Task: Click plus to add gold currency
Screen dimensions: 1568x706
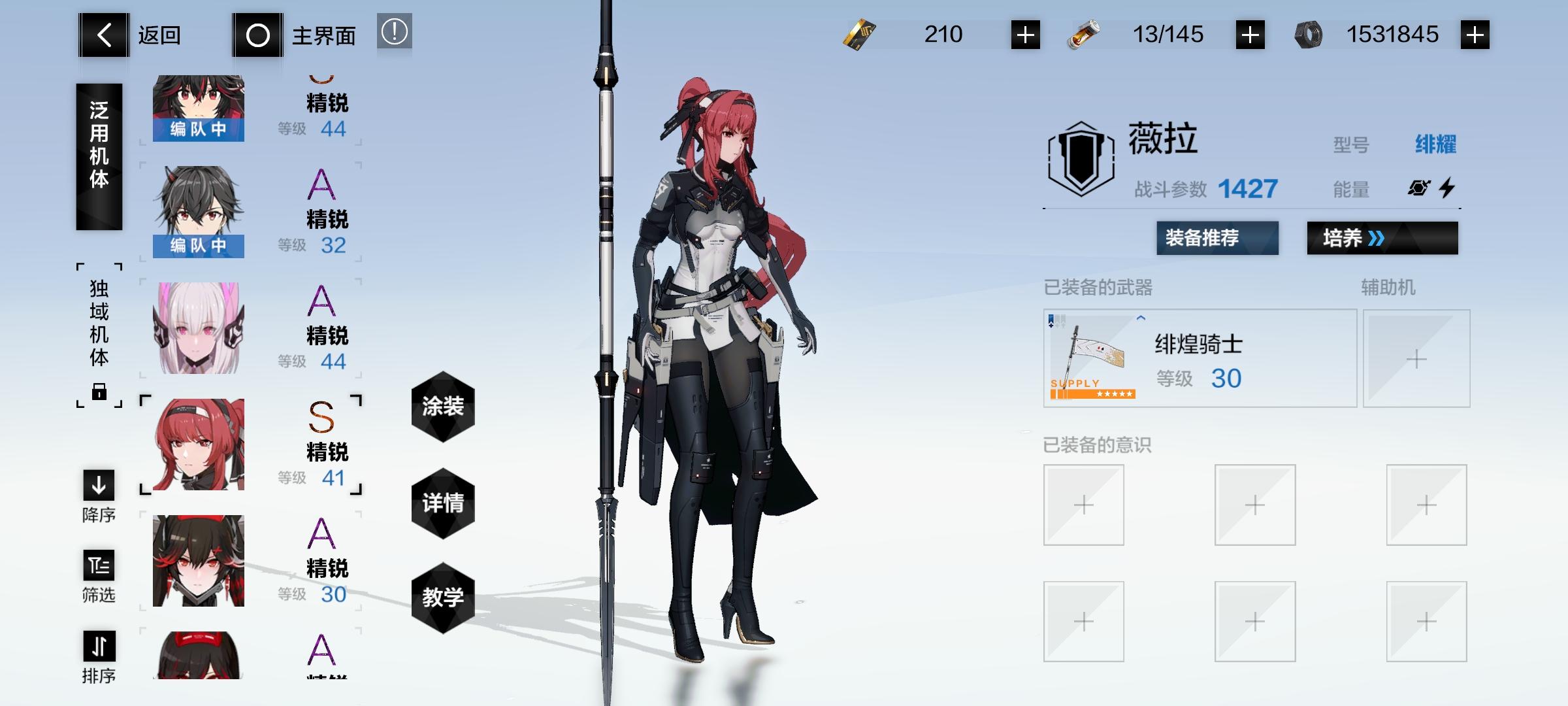Action: pyautogui.click(x=1024, y=35)
